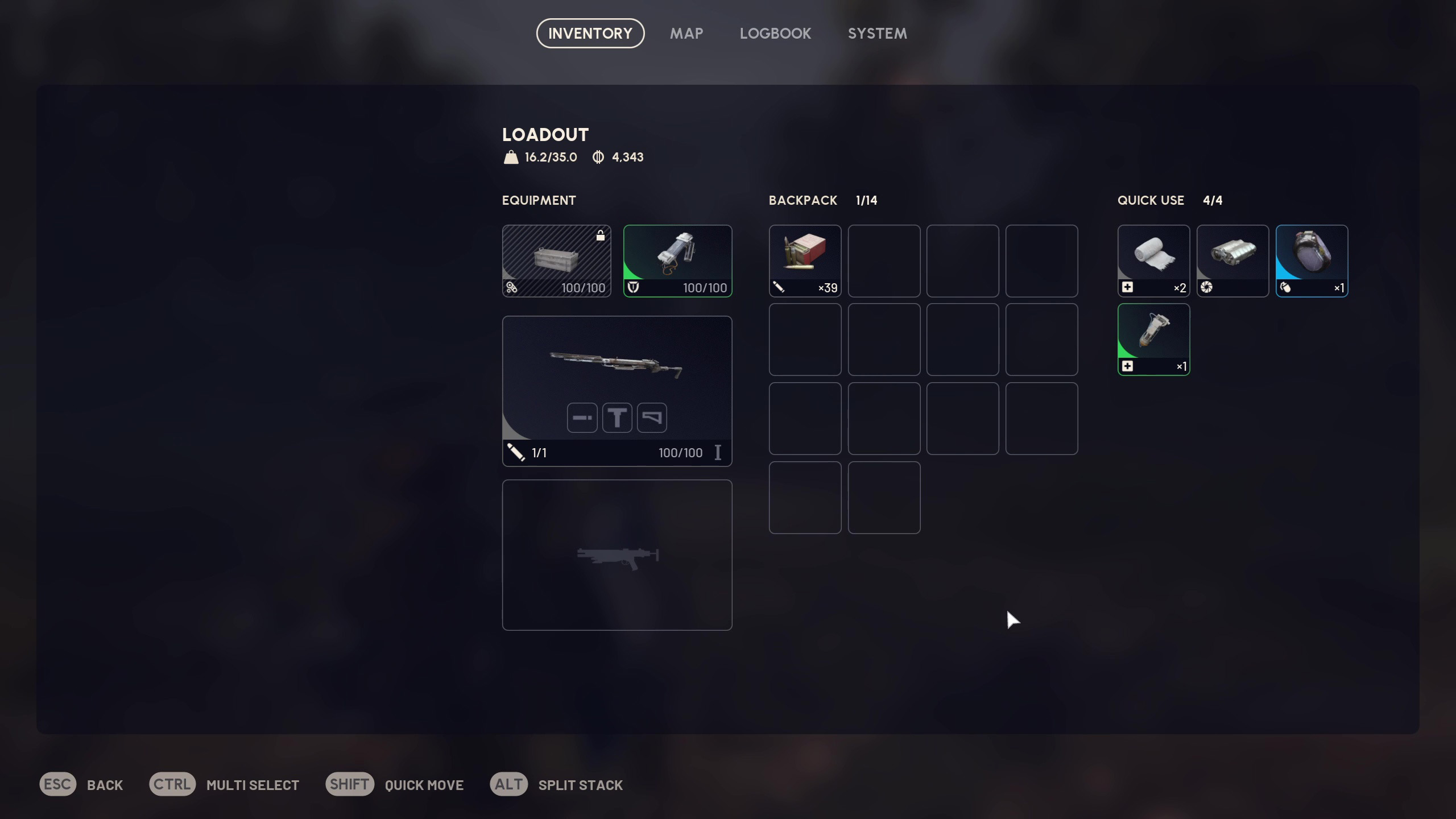Select the green shield equipment slot
The width and height of the screenshot is (1456, 819).
point(677,260)
